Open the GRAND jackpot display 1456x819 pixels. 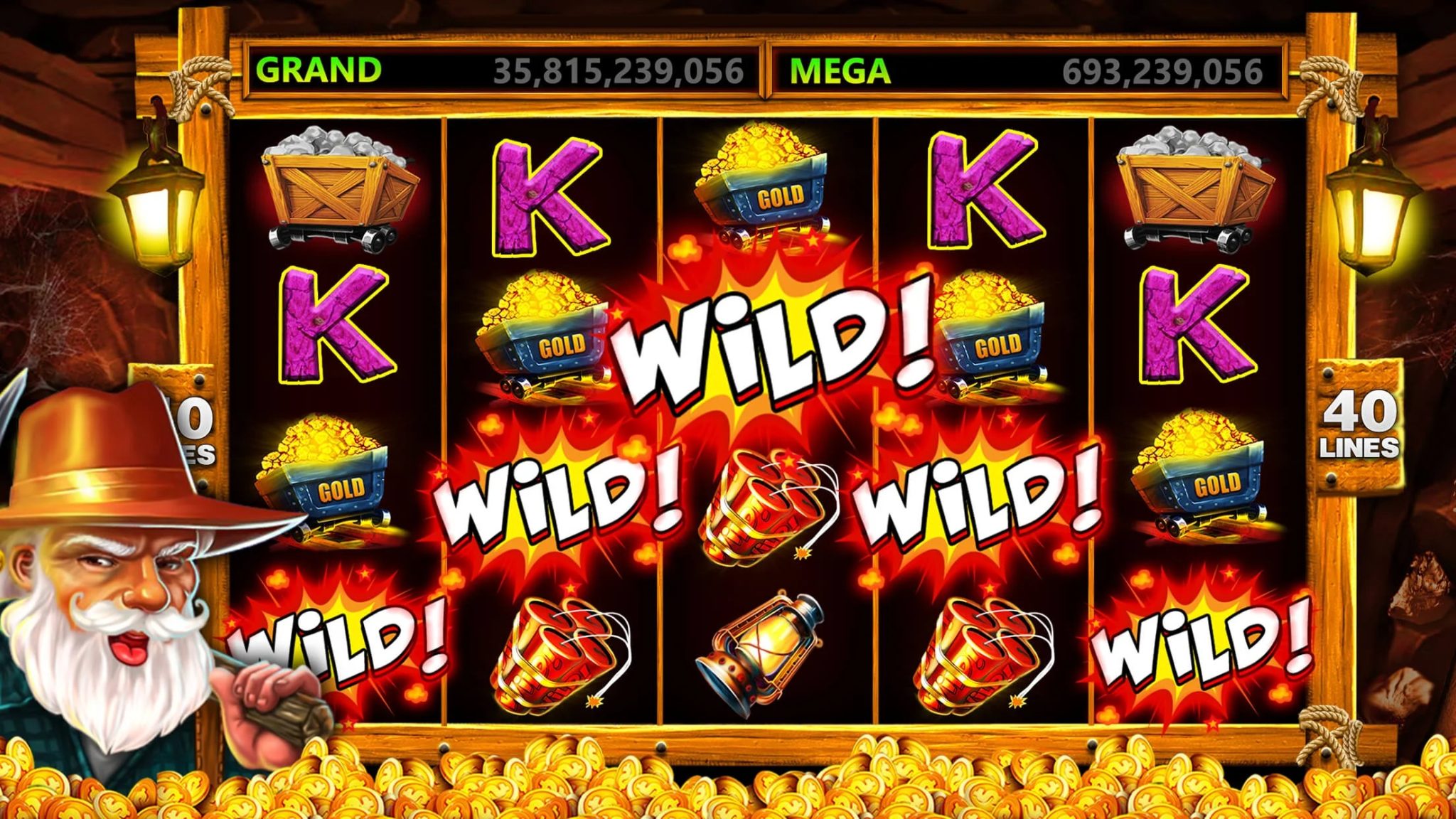click(498, 68)
